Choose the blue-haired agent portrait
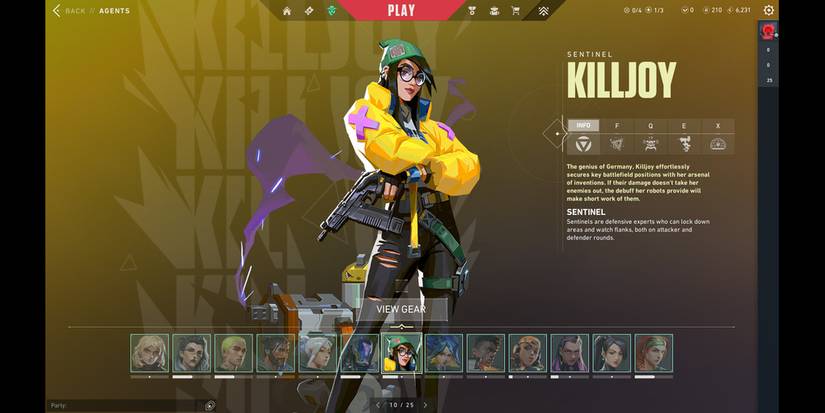This screenshot has width=825, height=413. (x=443, y=353)
